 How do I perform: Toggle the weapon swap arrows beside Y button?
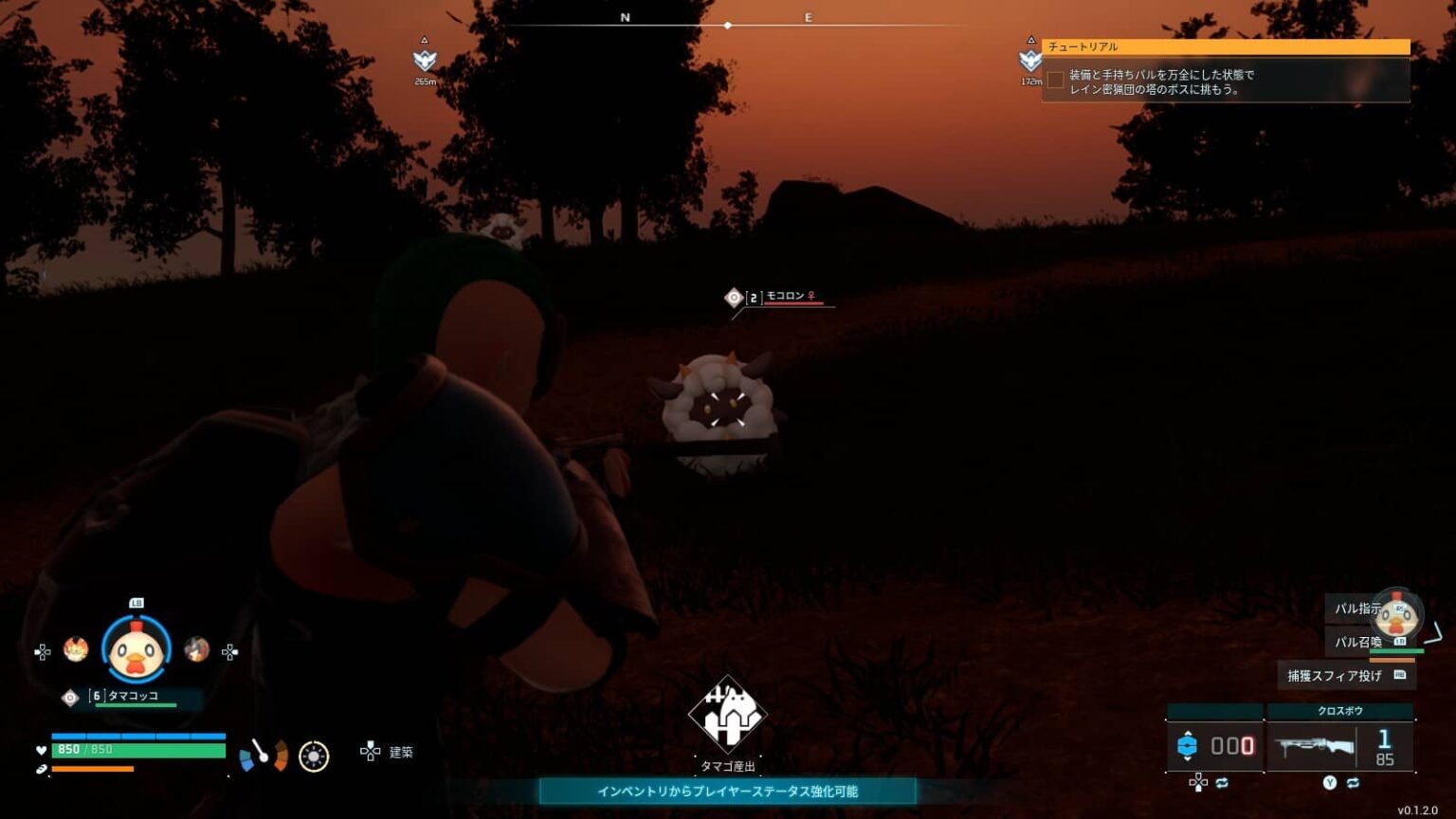coord(1355,784)
